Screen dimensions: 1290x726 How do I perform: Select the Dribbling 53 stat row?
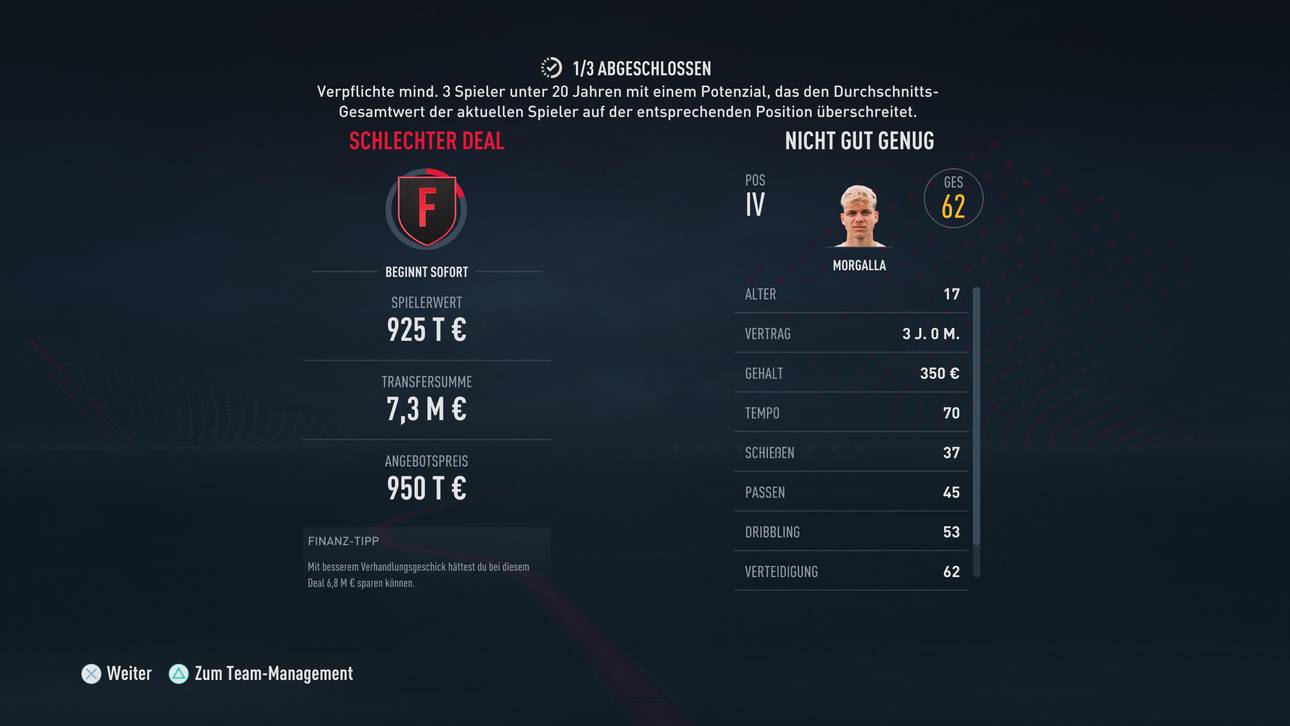pos(850,531)
